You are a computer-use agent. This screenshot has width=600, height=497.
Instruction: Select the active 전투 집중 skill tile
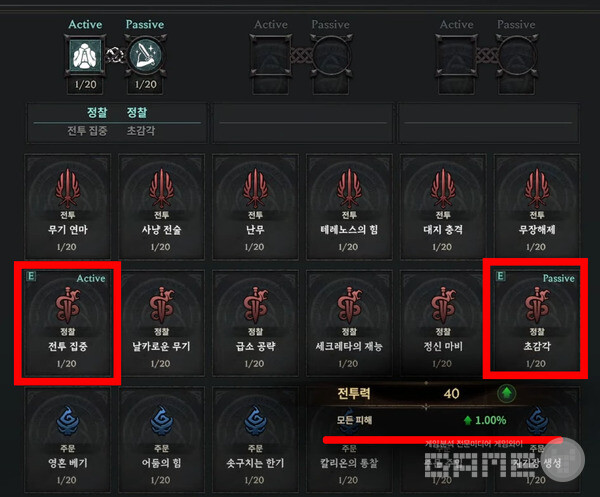[69, 320]
